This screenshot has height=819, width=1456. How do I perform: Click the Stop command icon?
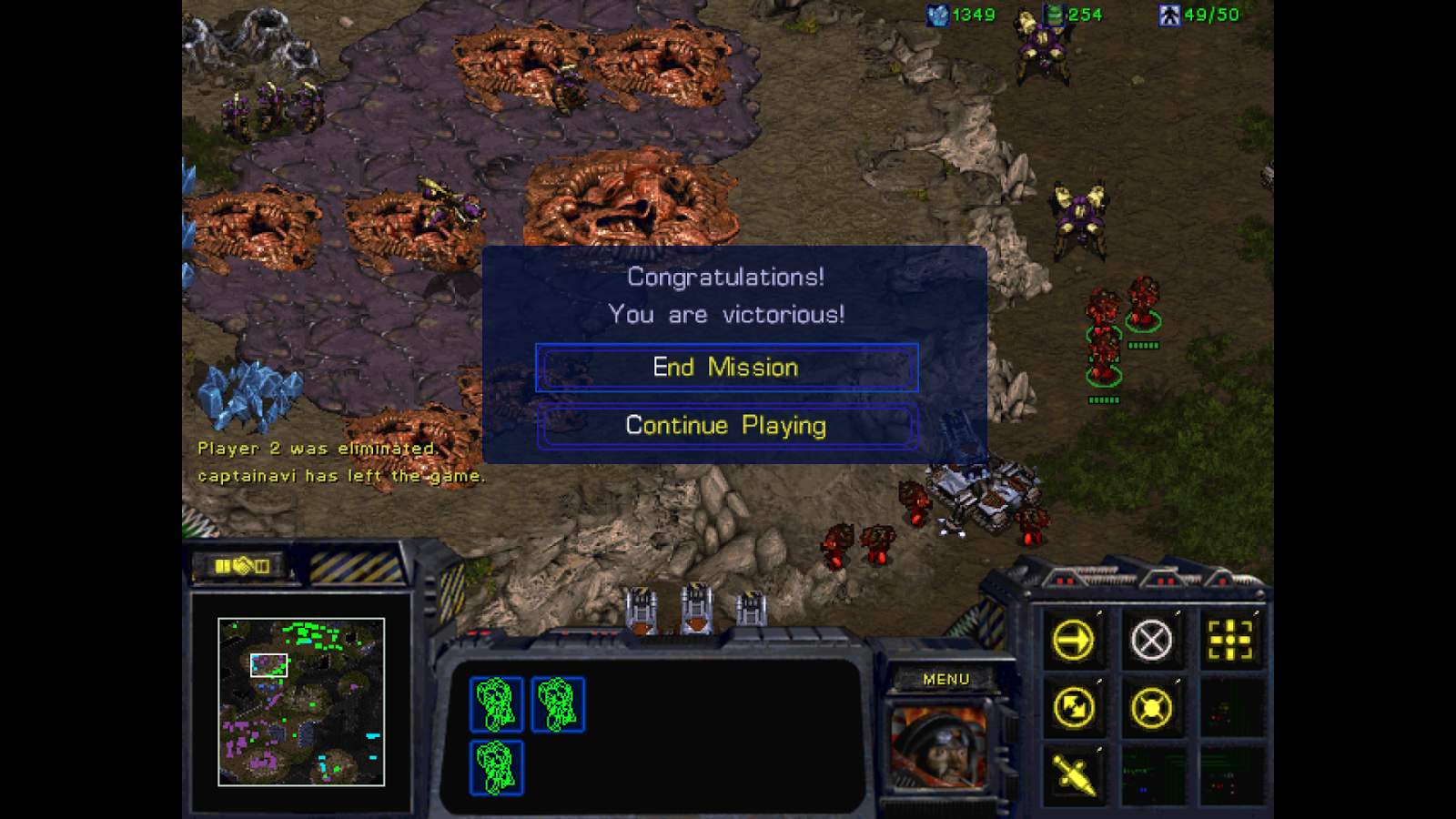point(1152,640)
